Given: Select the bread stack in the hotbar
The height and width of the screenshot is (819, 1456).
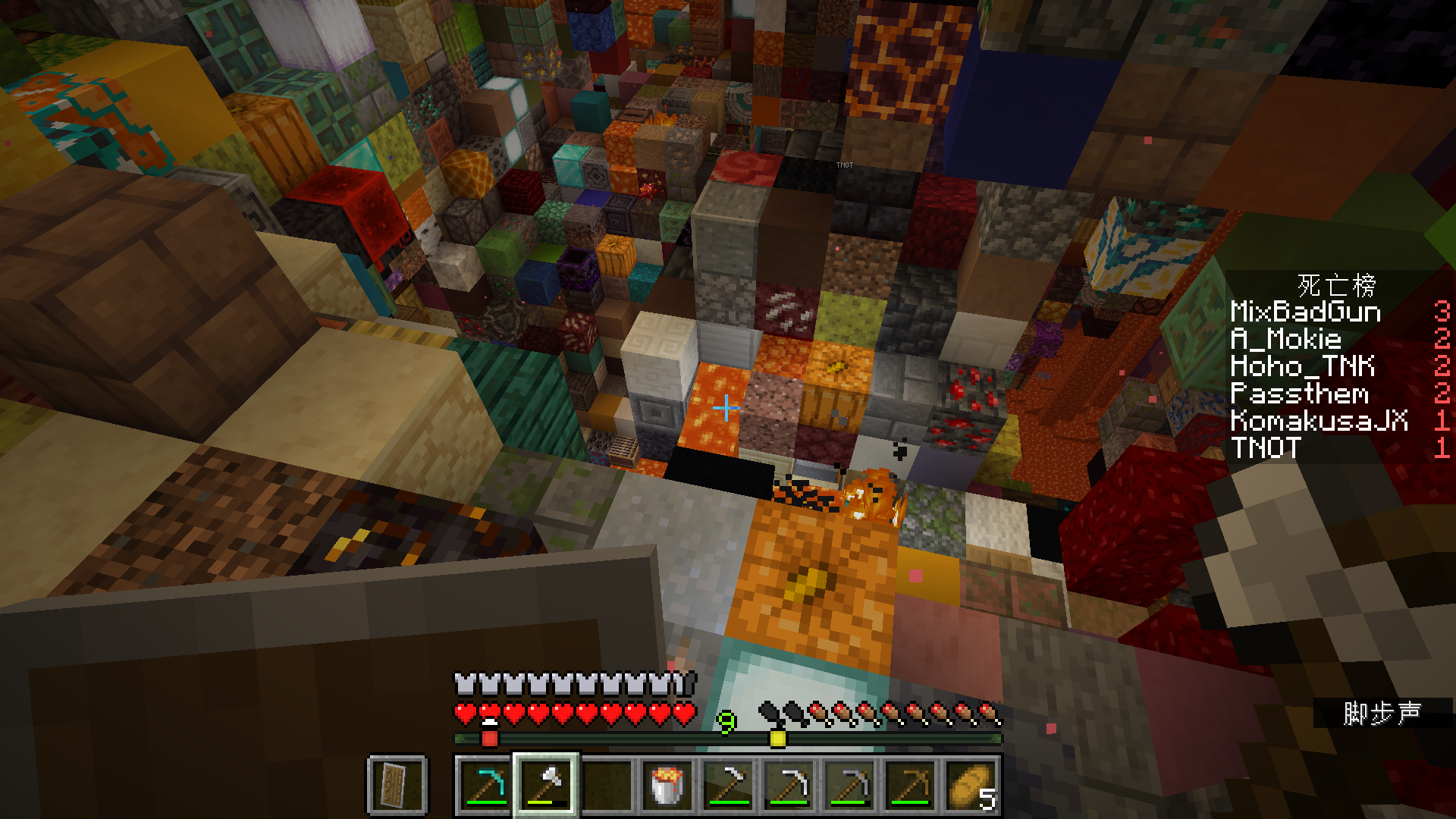Looking at the screenshot, I should (x=971, y=785).
